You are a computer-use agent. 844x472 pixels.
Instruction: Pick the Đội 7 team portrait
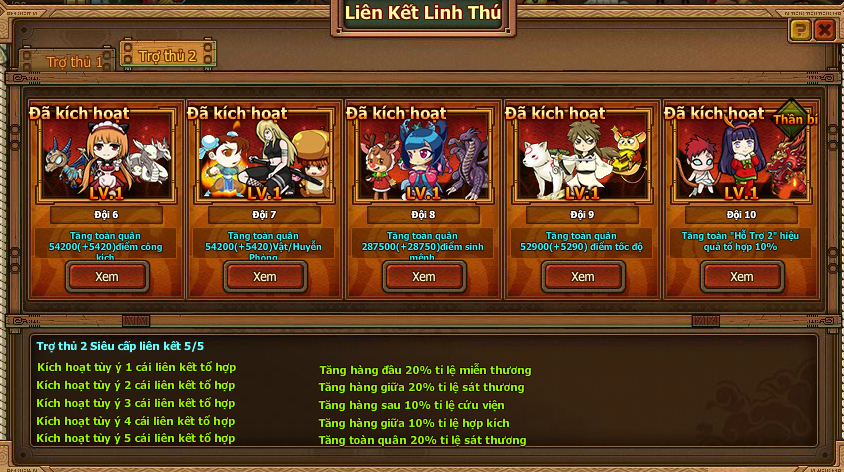(x=265, y=158)
